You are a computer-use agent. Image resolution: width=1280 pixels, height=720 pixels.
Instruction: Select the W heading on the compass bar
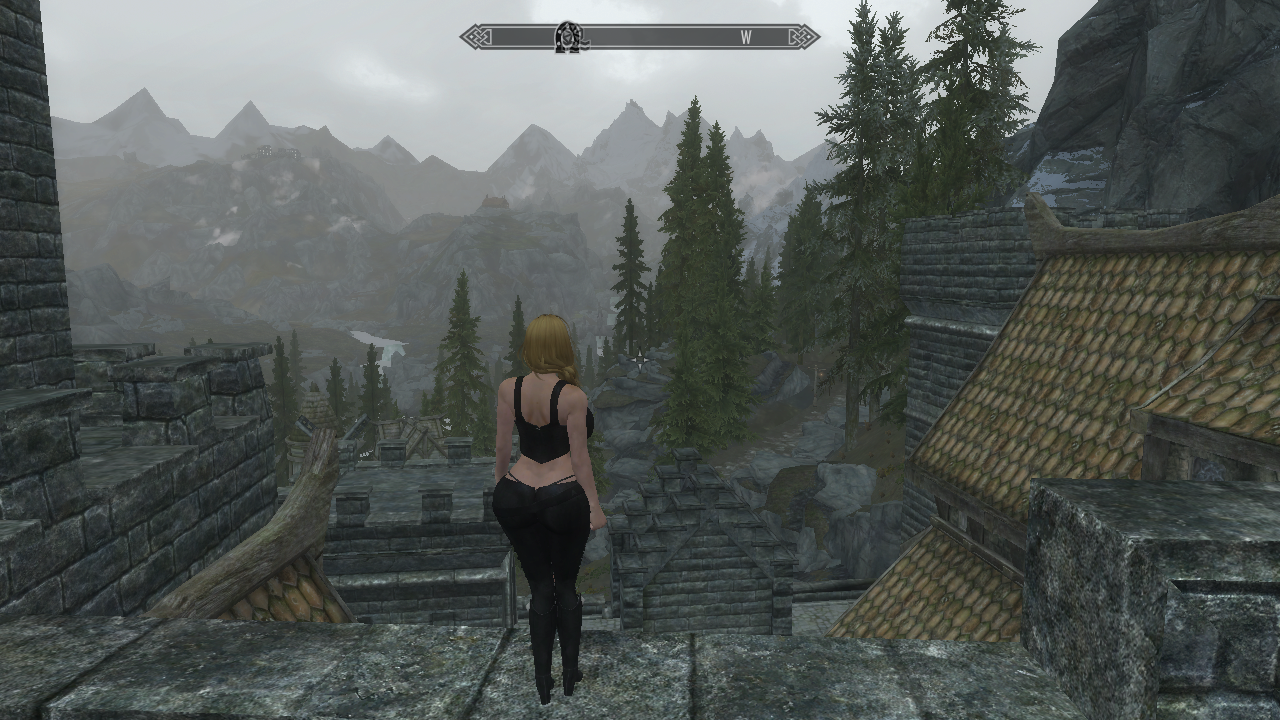pos(746,37)
